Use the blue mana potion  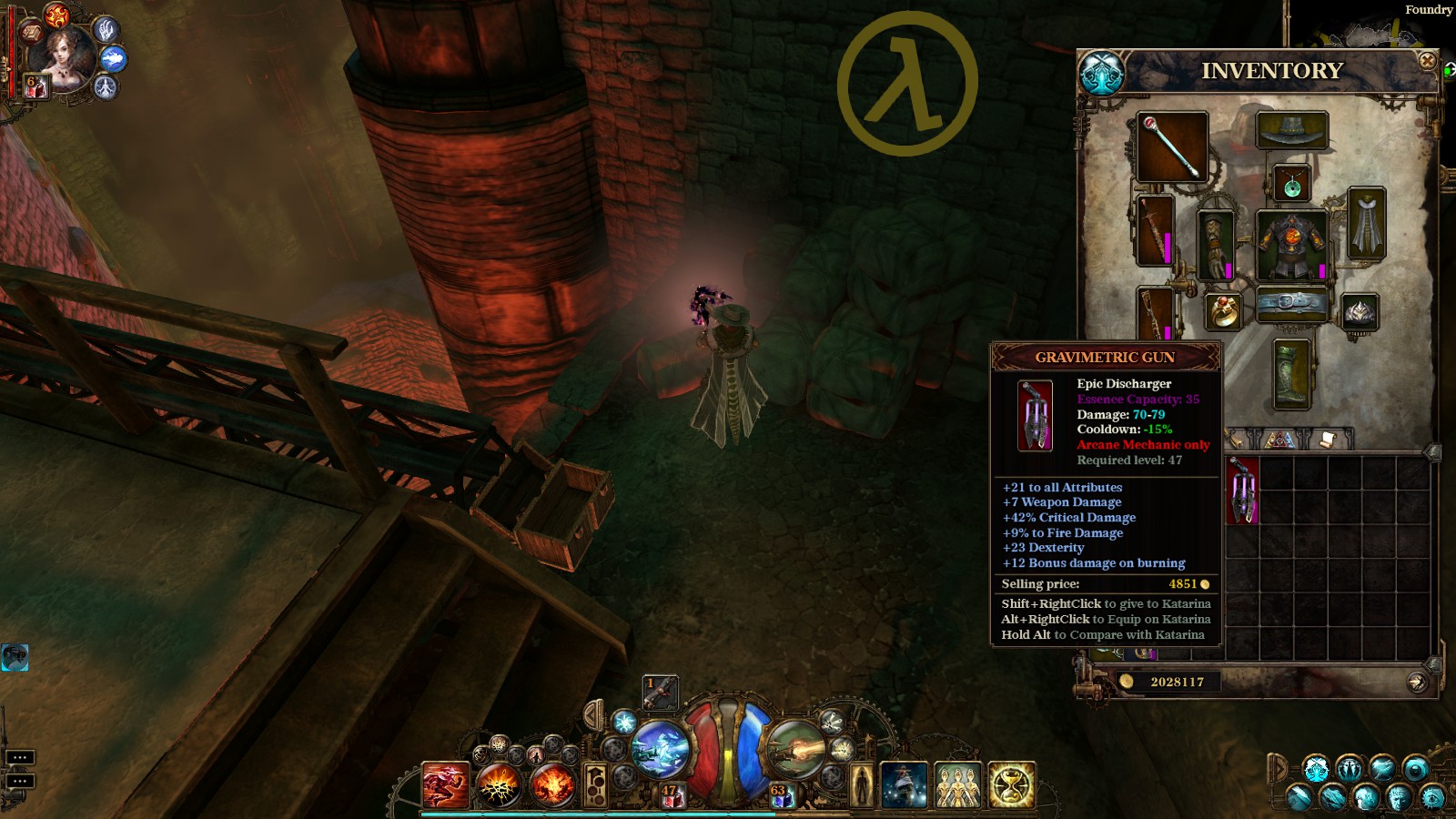(783, 797)
